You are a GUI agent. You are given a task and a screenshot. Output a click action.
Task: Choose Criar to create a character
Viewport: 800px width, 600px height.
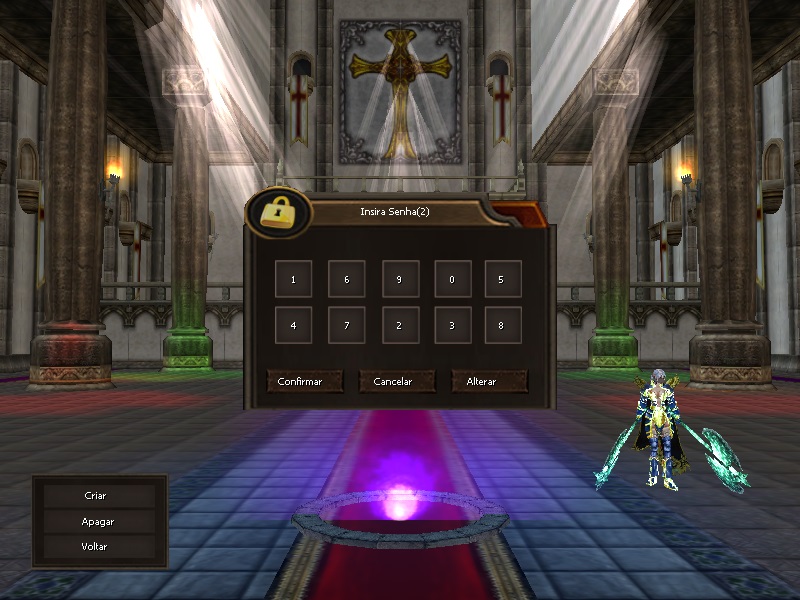[x=96, y=496]
